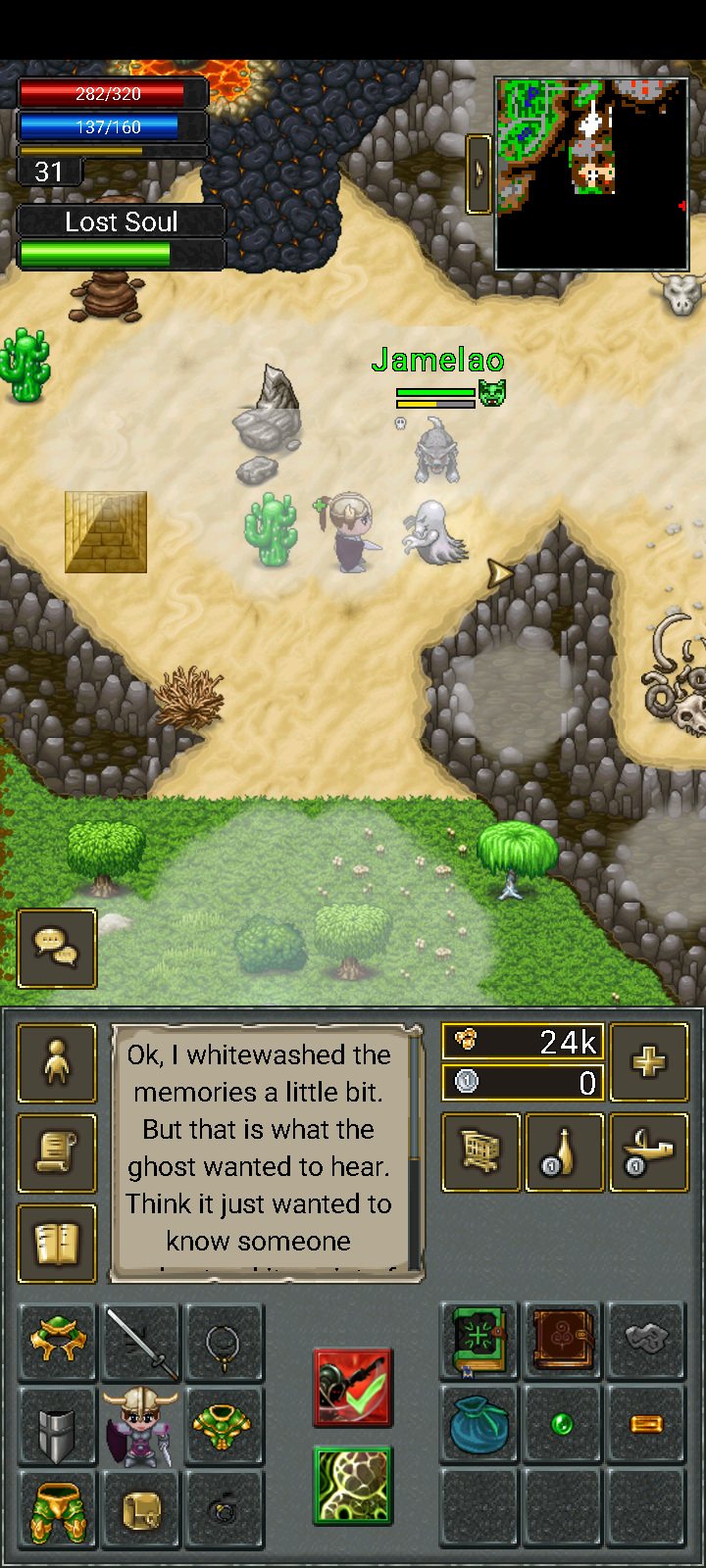Screen dimensions: 706x1568
Task: Click the minimap
Action: (592, 173)
